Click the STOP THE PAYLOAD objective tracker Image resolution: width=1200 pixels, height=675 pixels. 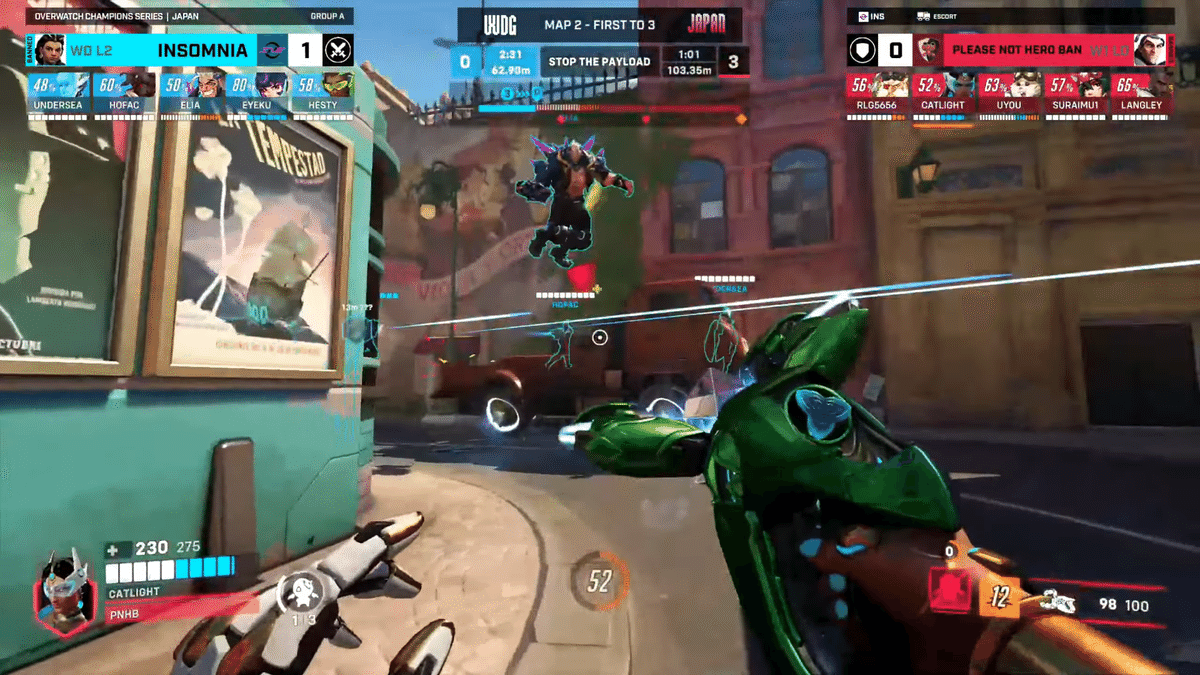pos(598,62)
